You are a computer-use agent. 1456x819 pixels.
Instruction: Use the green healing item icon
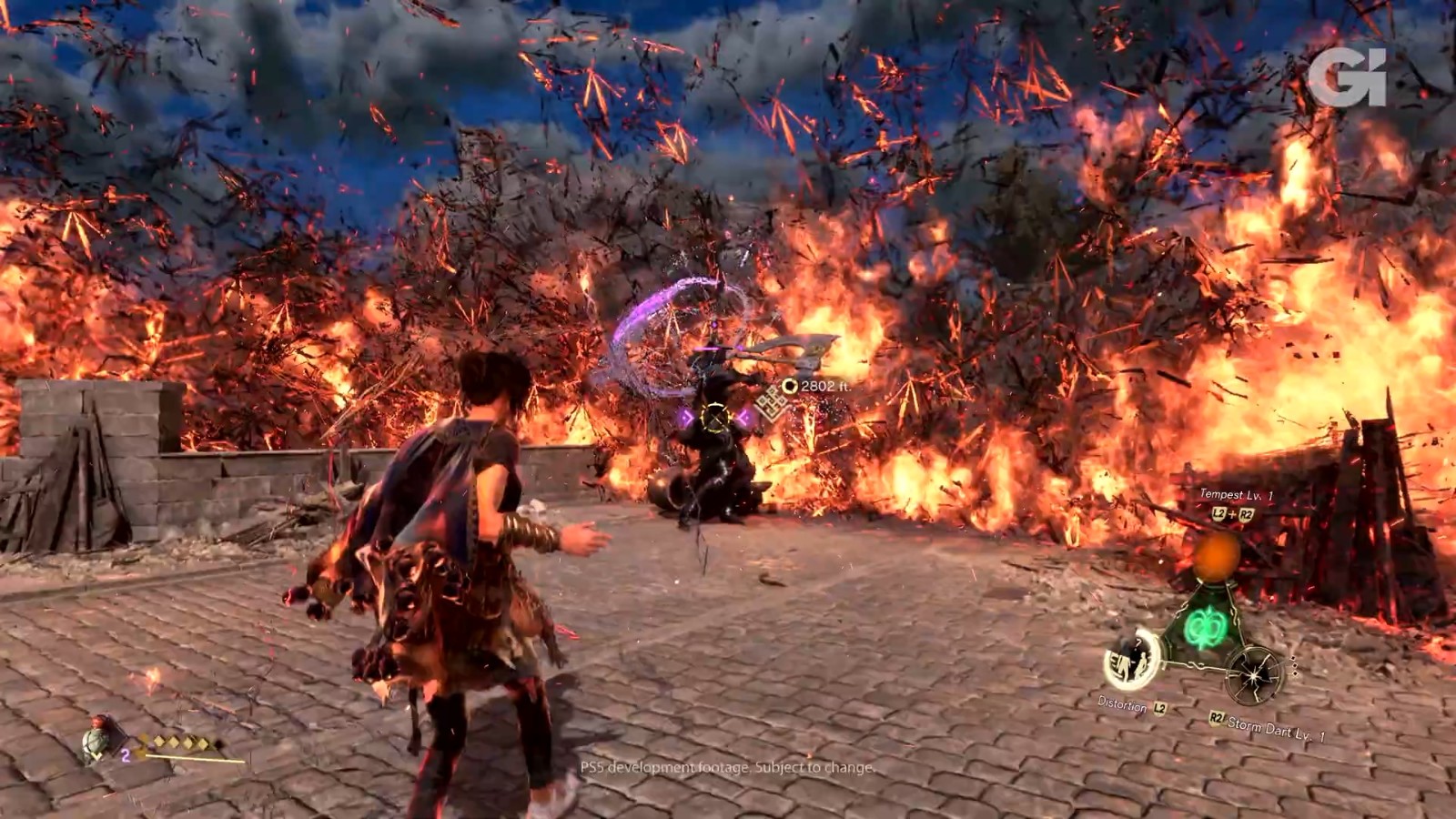pyautogui.click(x=96, y=743)
